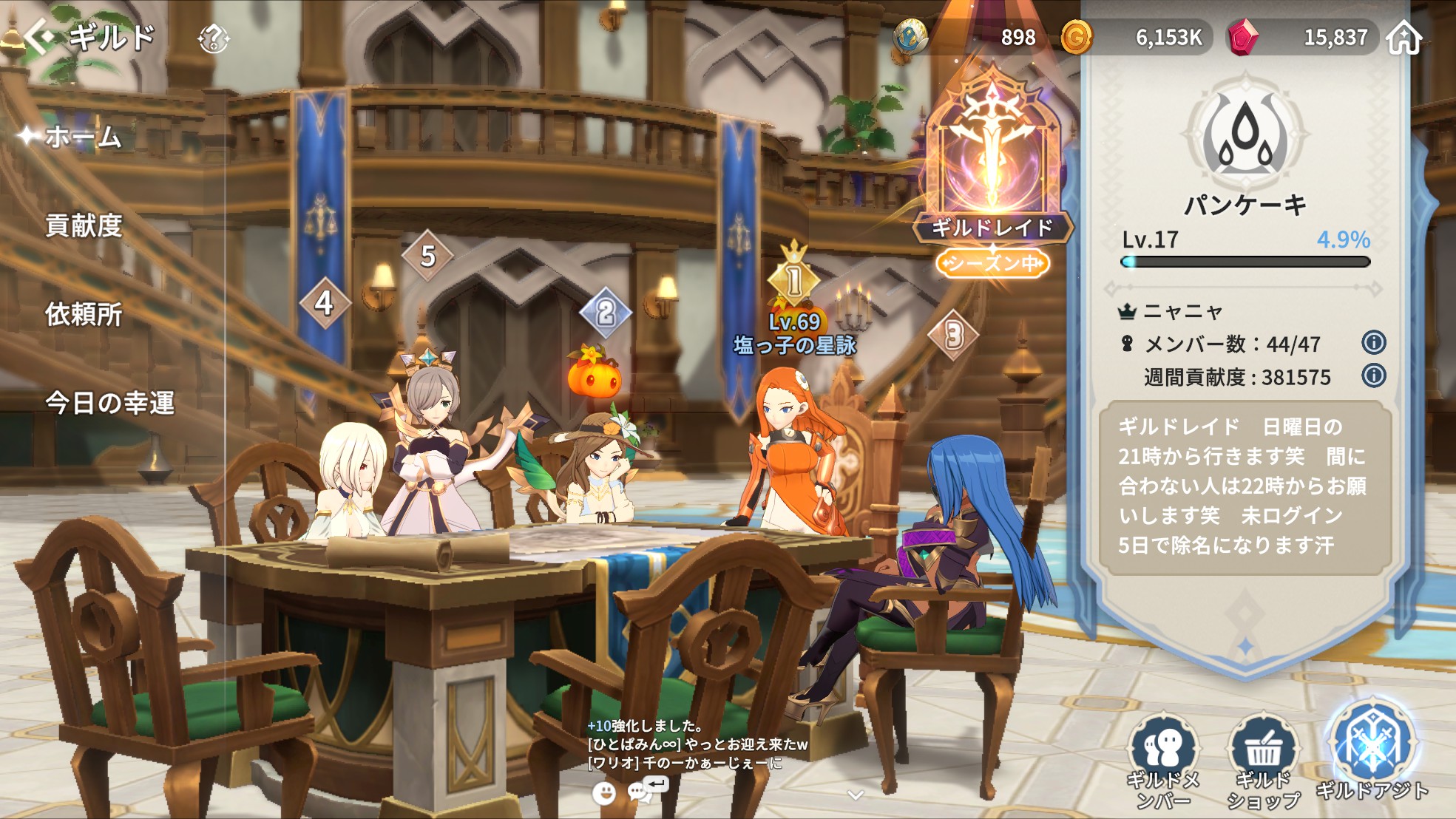Return to the home screen via house icon
1456x819 pixels.
pyautogui.click(x=1403, y=37)
